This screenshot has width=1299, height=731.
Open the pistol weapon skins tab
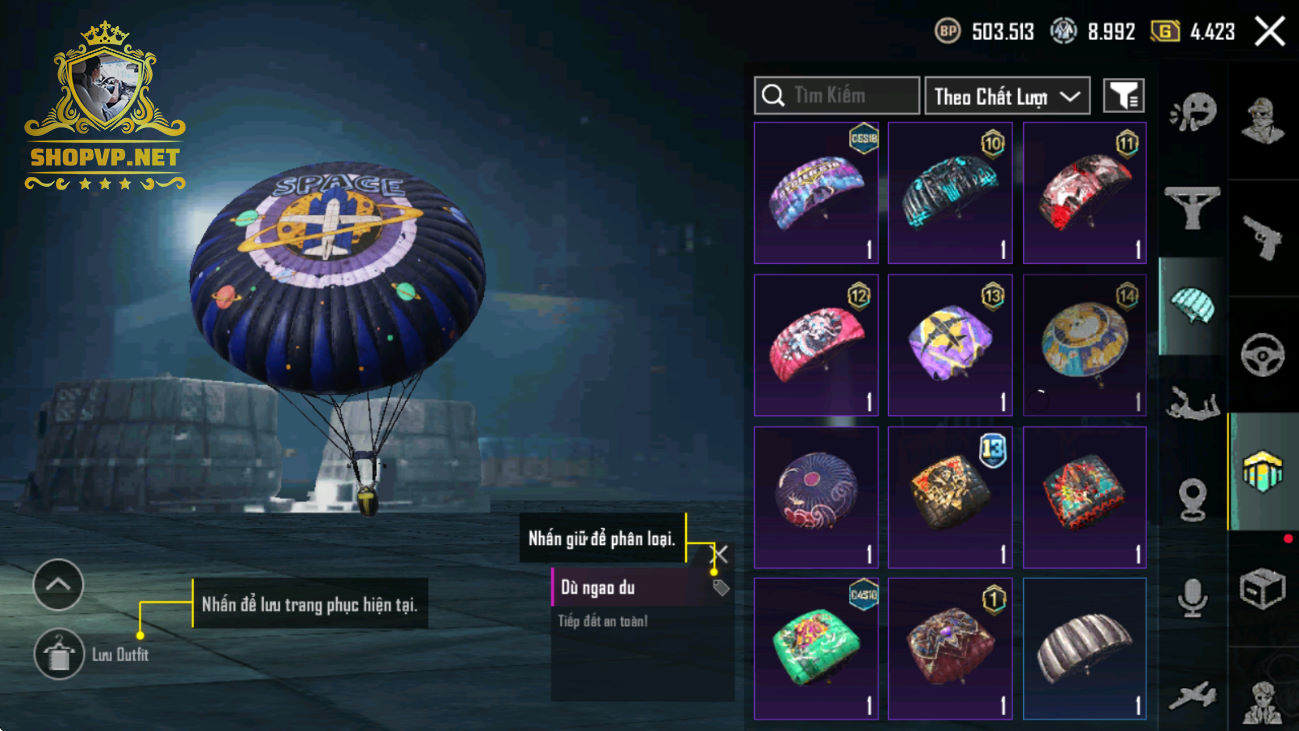point(1263,238)
